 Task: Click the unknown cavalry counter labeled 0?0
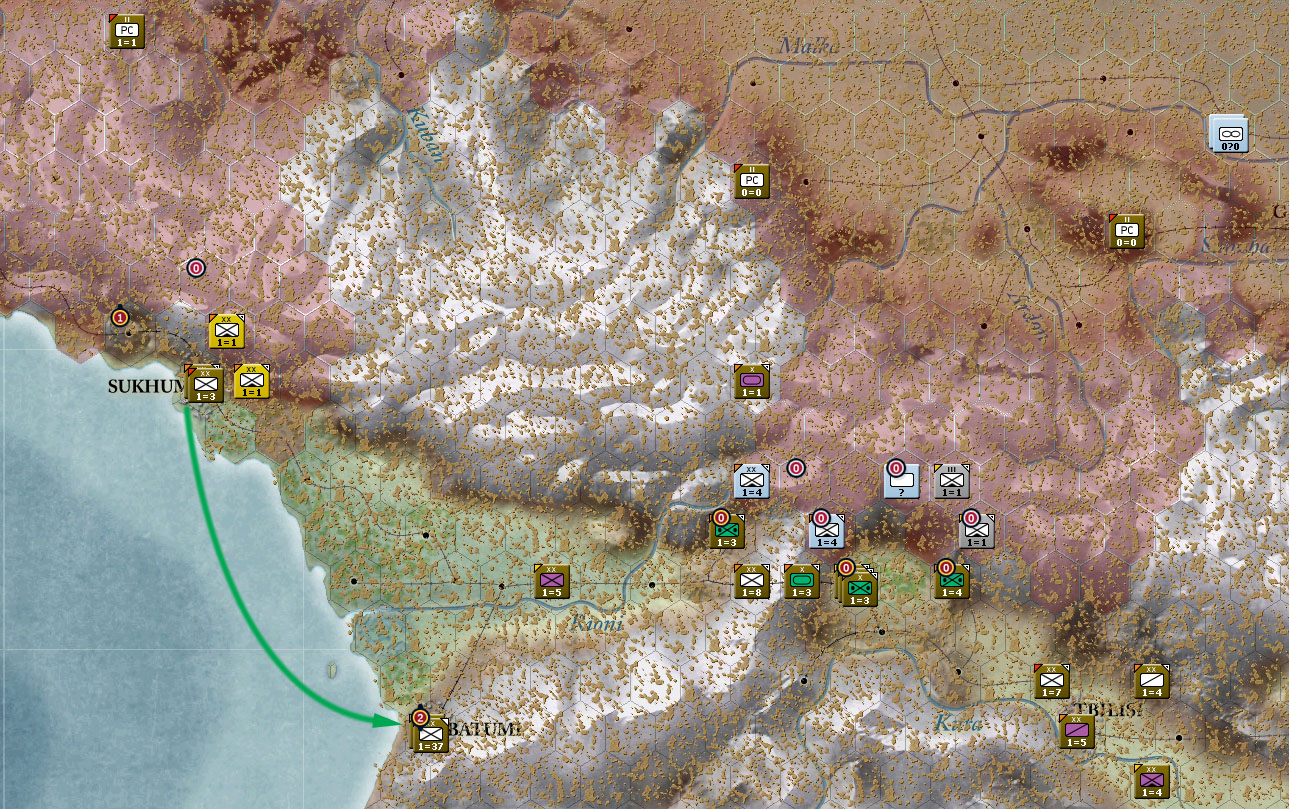click(x=1229, y=134)
